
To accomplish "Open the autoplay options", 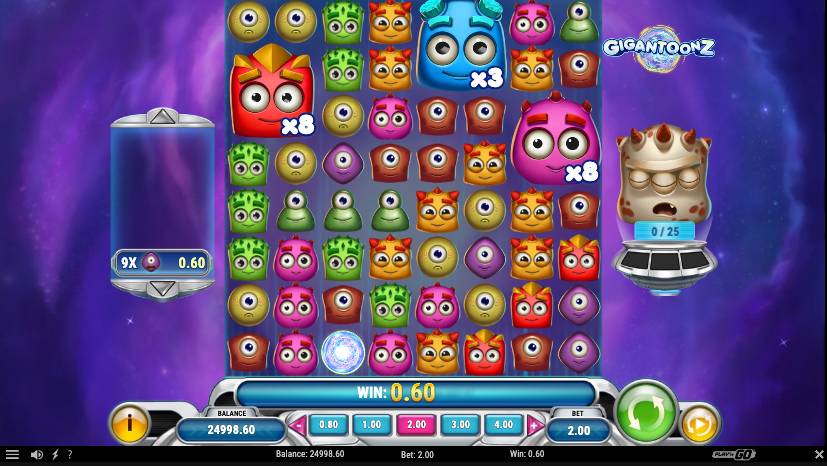I will pos(700,425).
